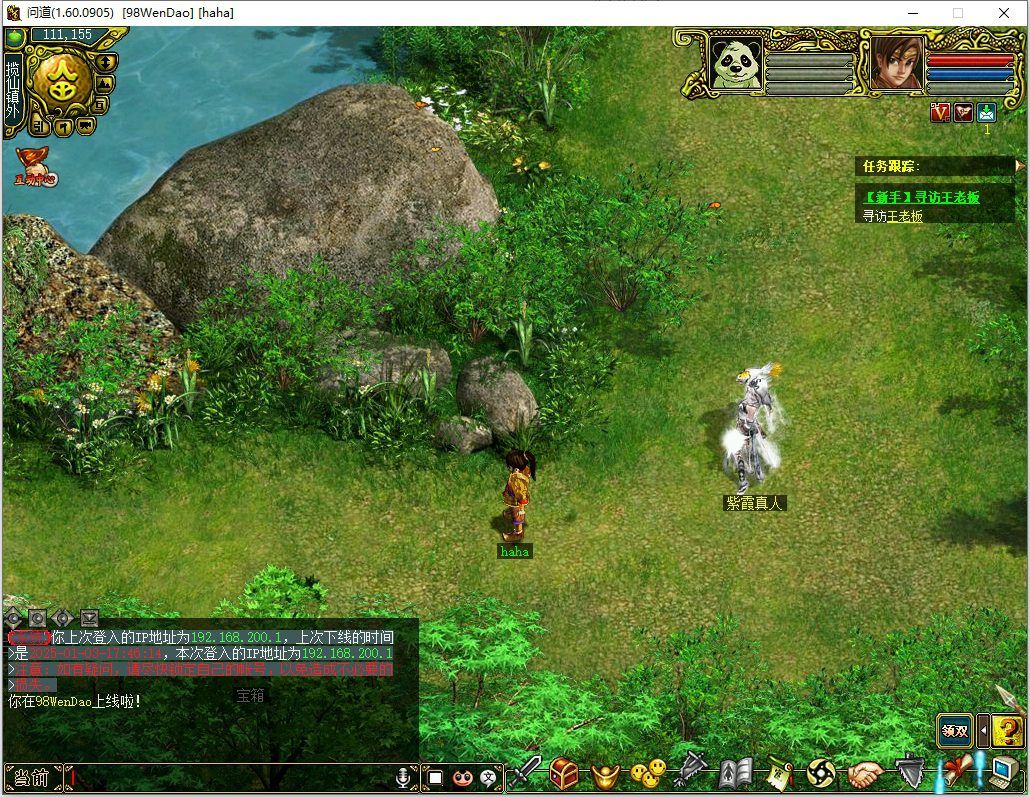
Task: Open the open book icon
Action: coord(735,773)
